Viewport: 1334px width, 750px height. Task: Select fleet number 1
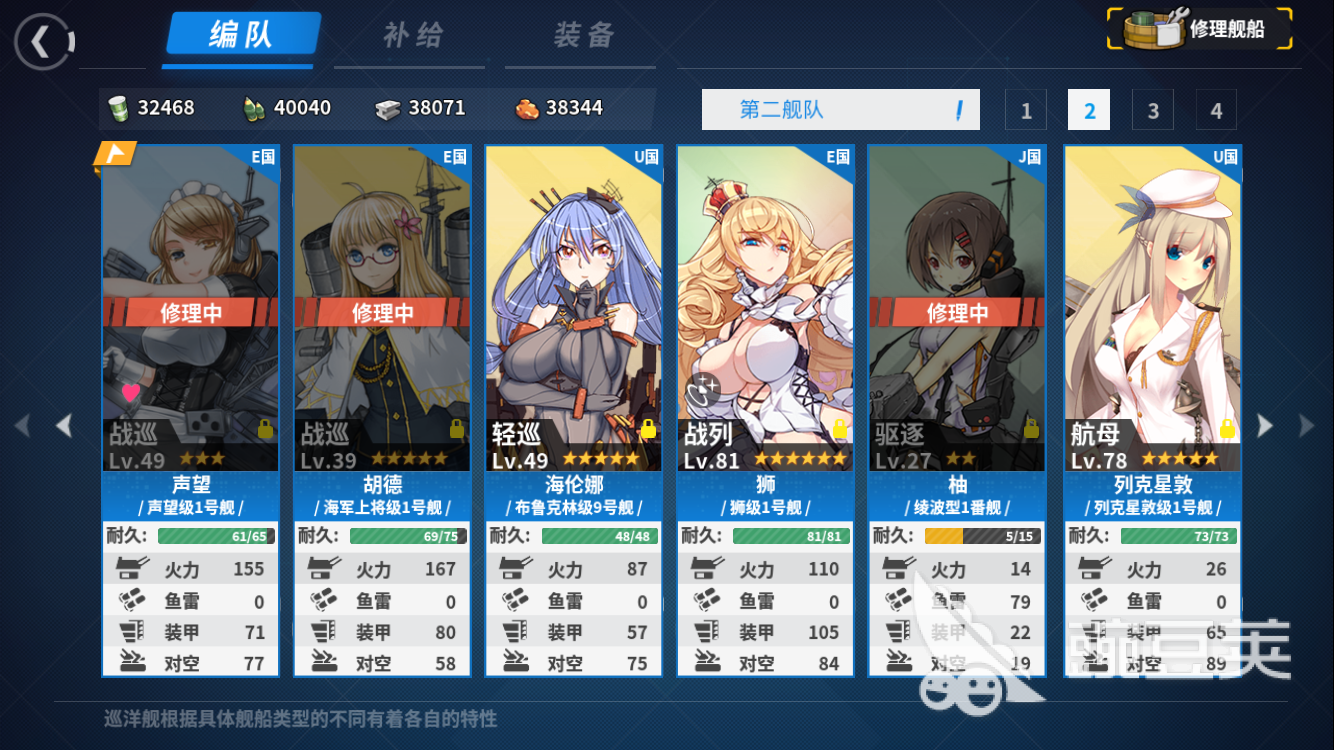(1026, 110)
